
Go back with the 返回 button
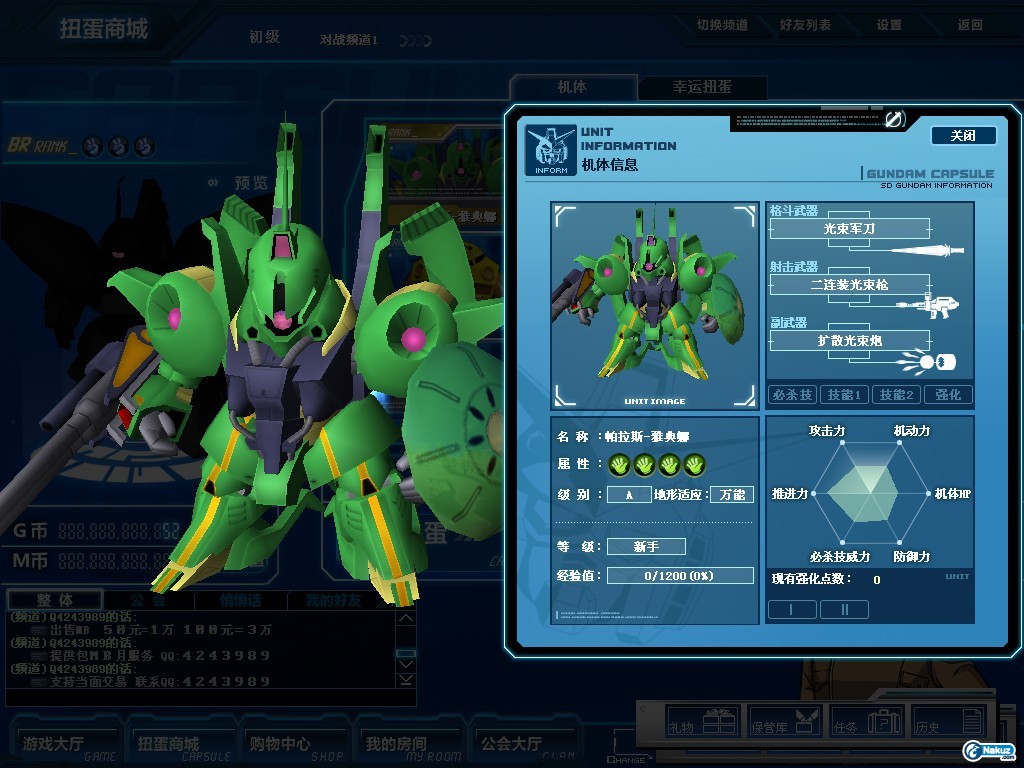pyautogui.click(x=970, y=25)
